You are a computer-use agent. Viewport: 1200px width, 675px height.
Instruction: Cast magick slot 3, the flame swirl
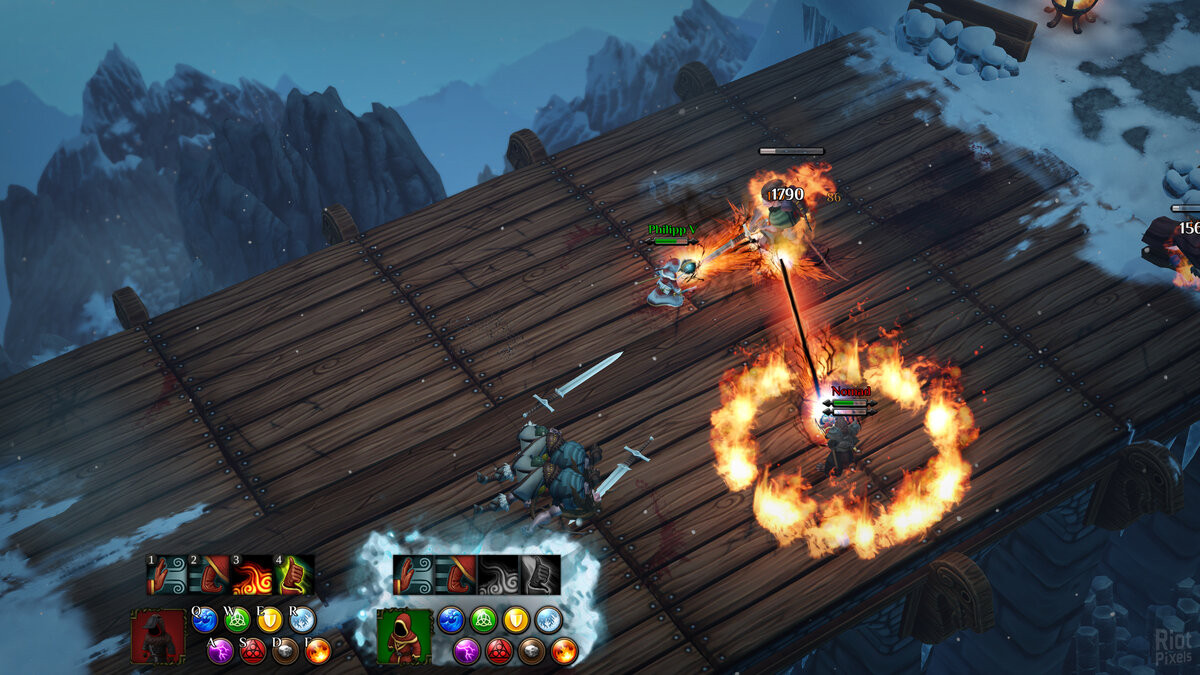252,576
